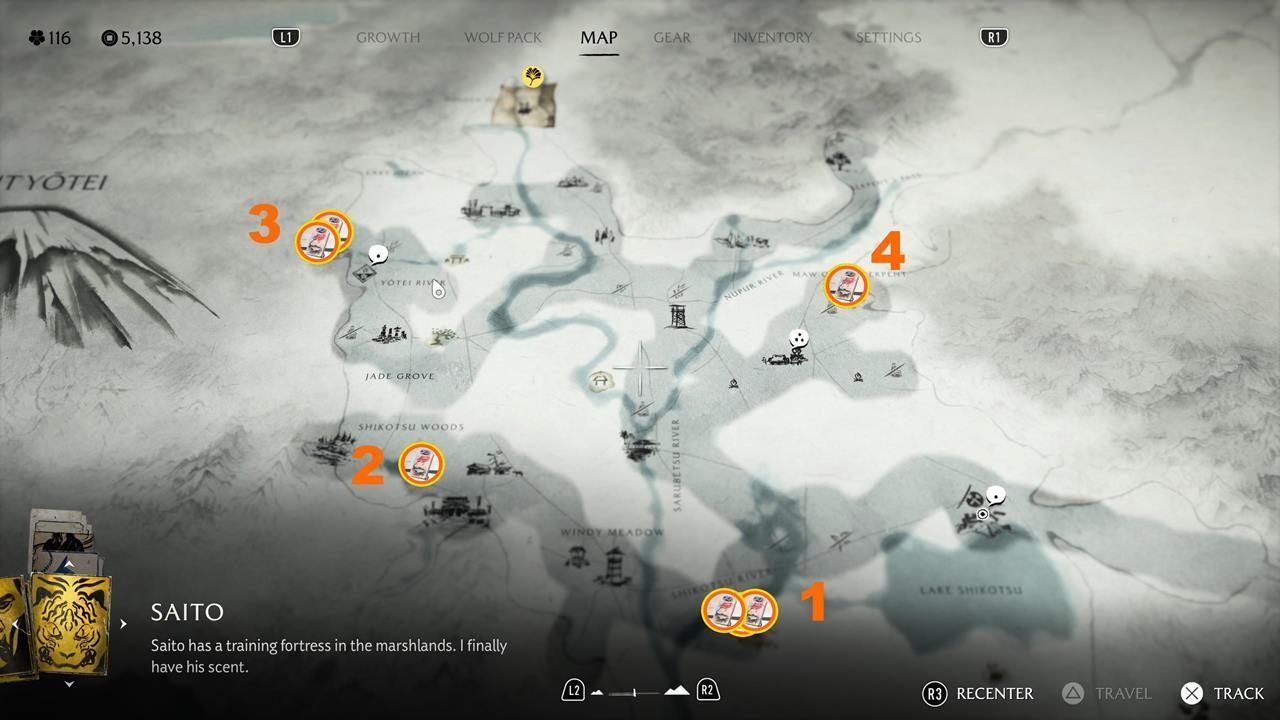This screenshot has height=720, width=1280.
Task: Select the Saito tiger mask card
Action: tap(70, 621)
